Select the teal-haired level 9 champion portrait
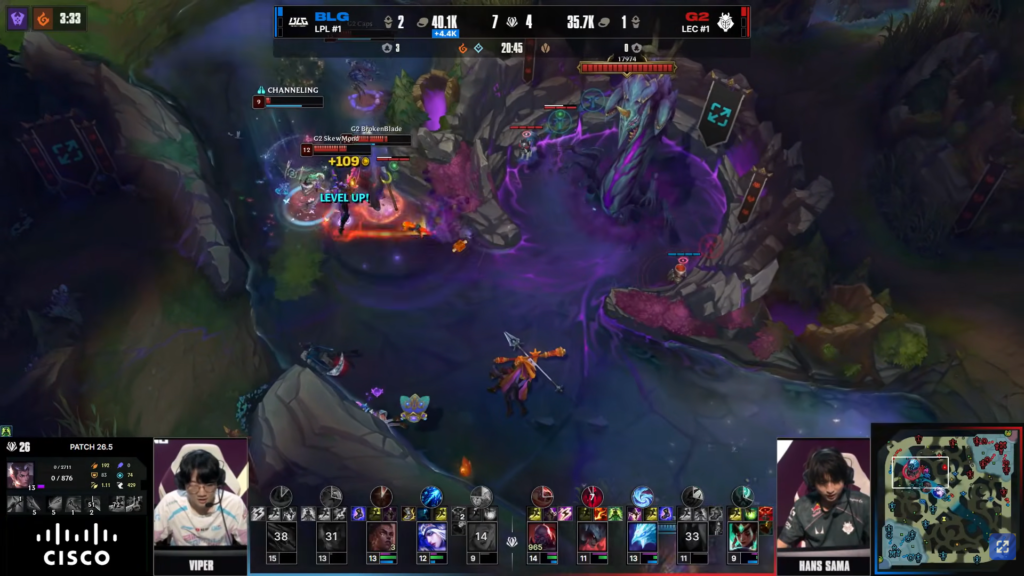 tap(741, 537)
